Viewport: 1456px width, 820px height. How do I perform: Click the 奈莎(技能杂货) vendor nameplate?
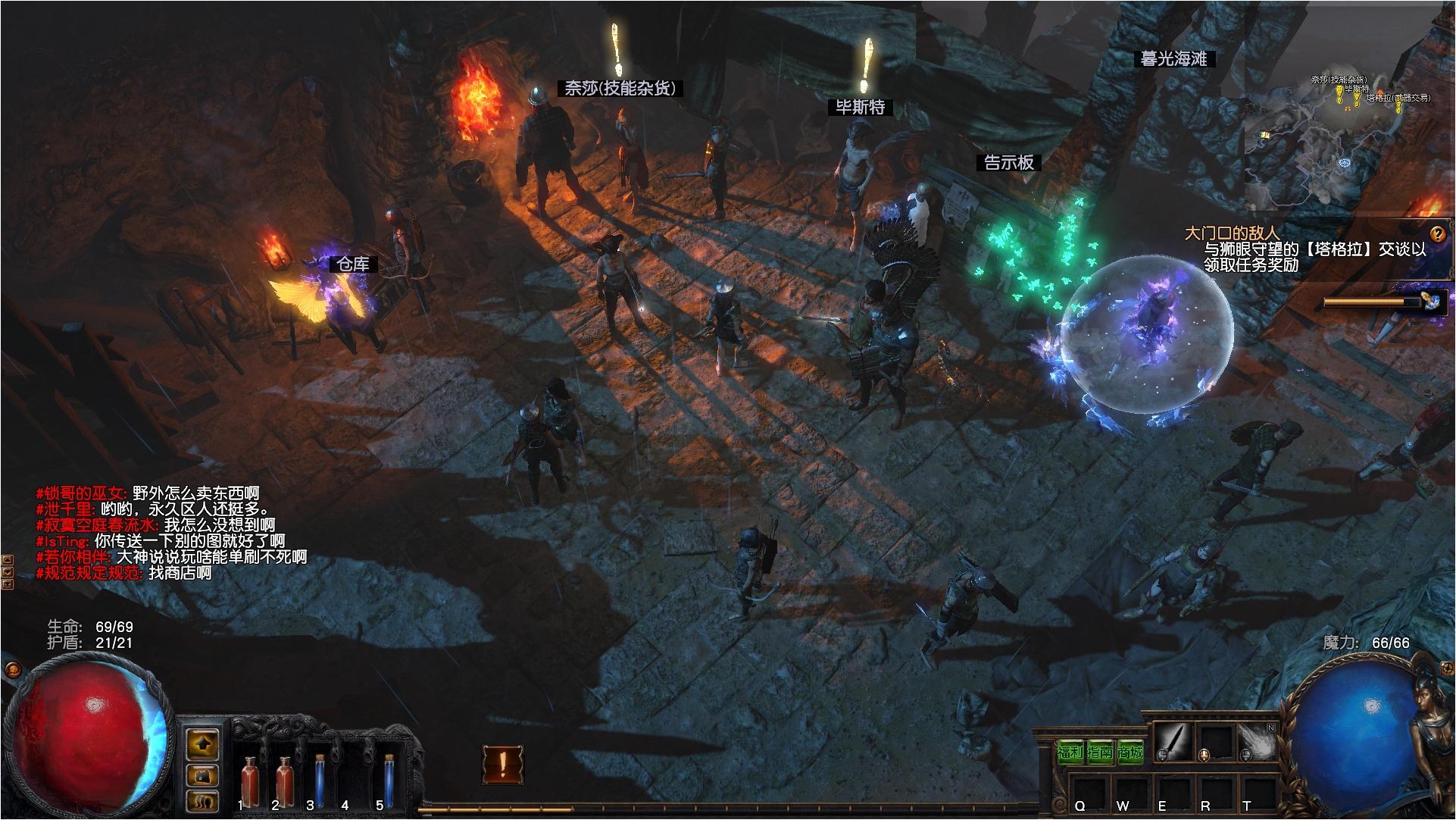tap(620, 88)
